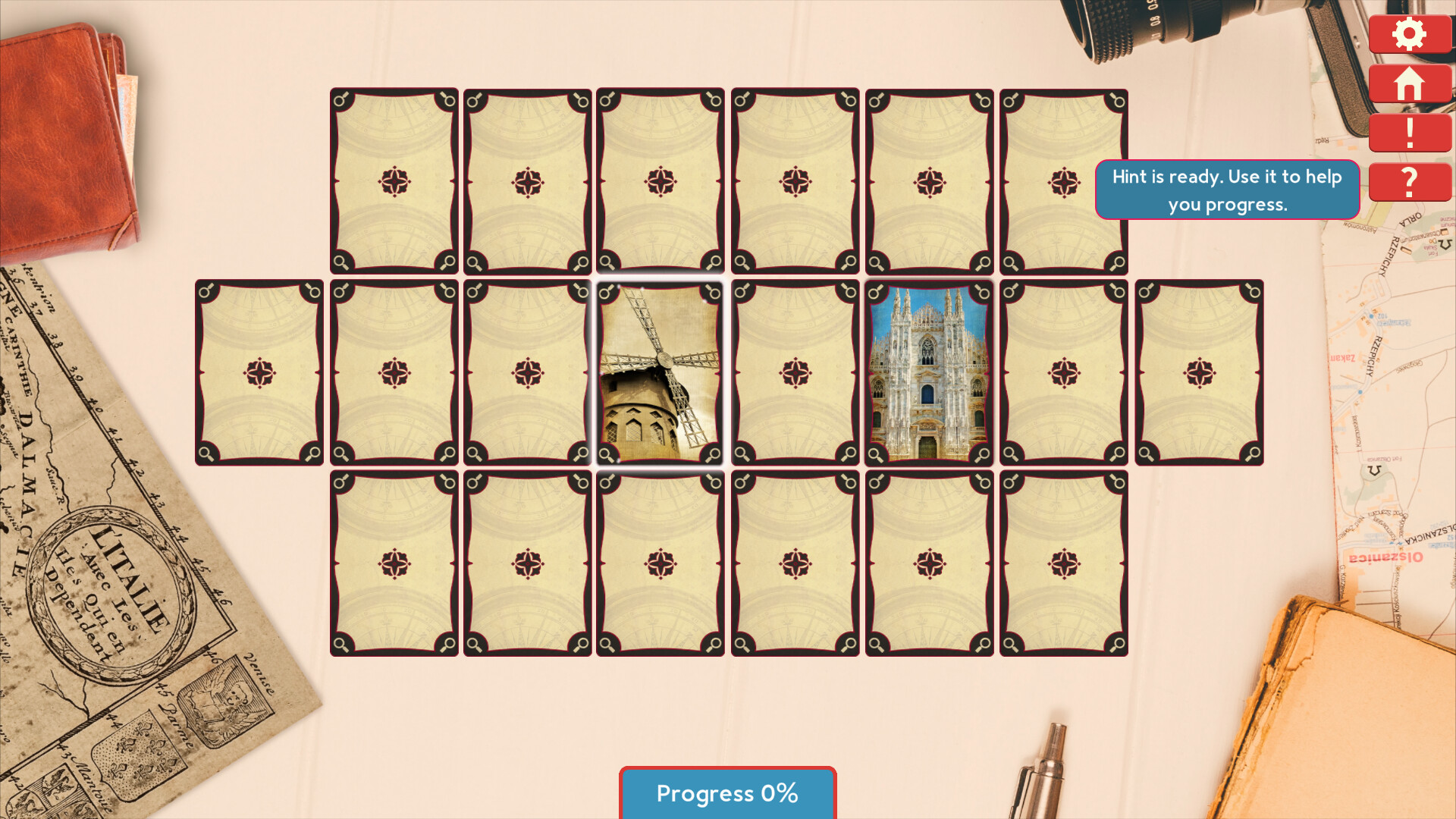Flip the card above the Milan Cathedral card

[x=928, y=182]
